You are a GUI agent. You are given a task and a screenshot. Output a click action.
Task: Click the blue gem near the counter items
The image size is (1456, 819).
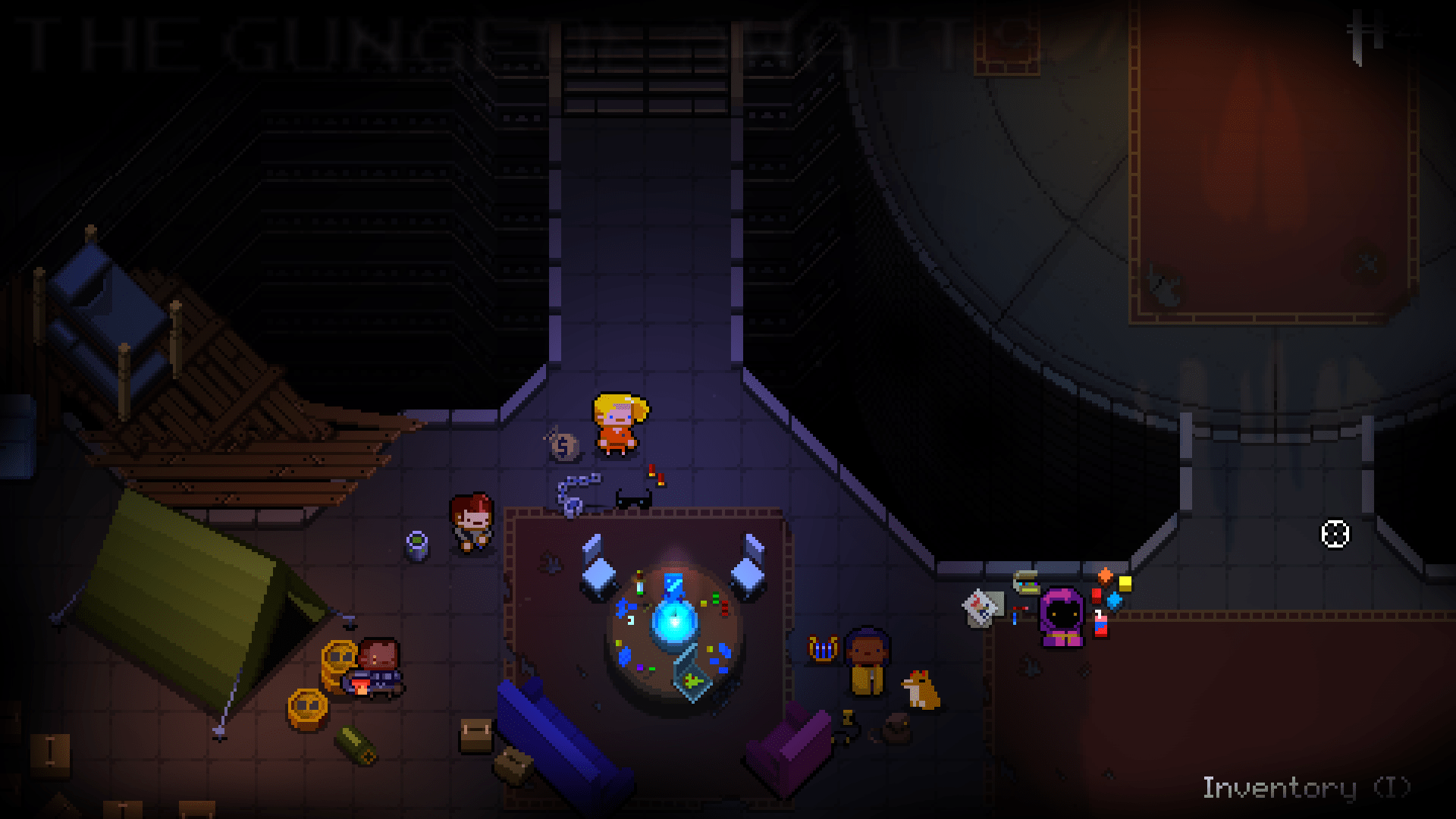point(1115,601)
